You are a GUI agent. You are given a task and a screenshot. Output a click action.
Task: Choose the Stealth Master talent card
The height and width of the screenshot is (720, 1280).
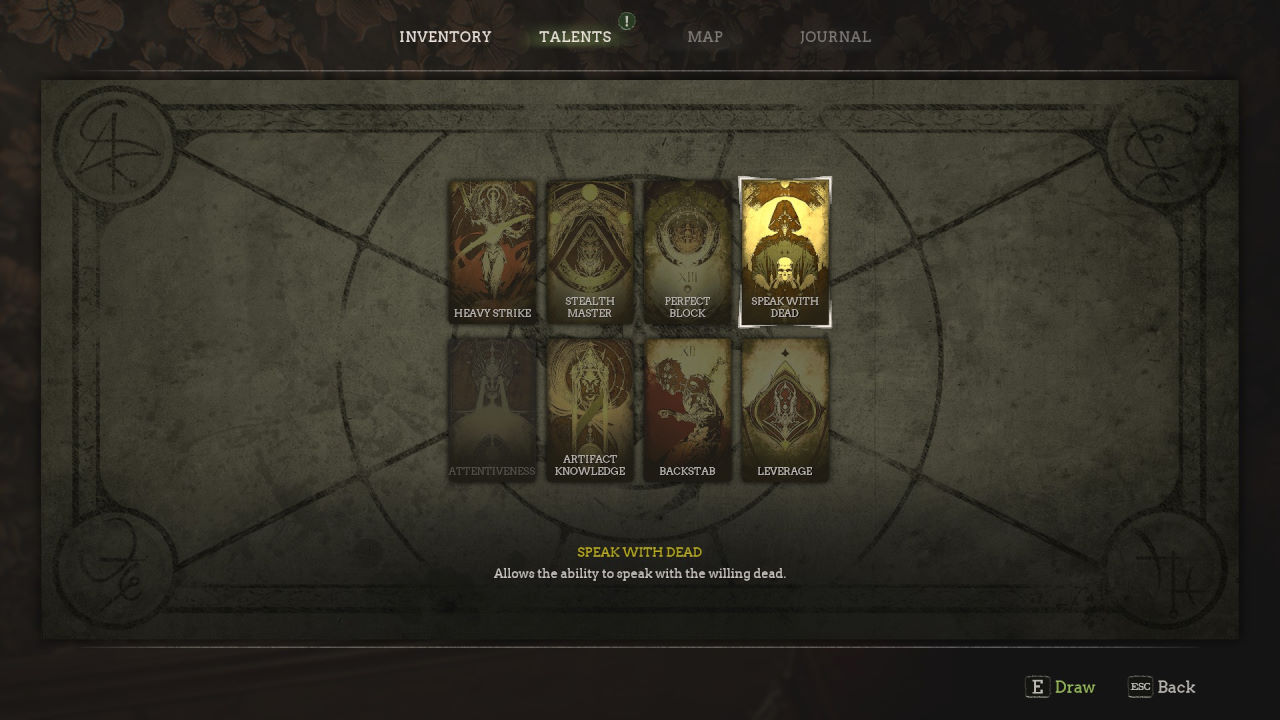tap(590, 252)
